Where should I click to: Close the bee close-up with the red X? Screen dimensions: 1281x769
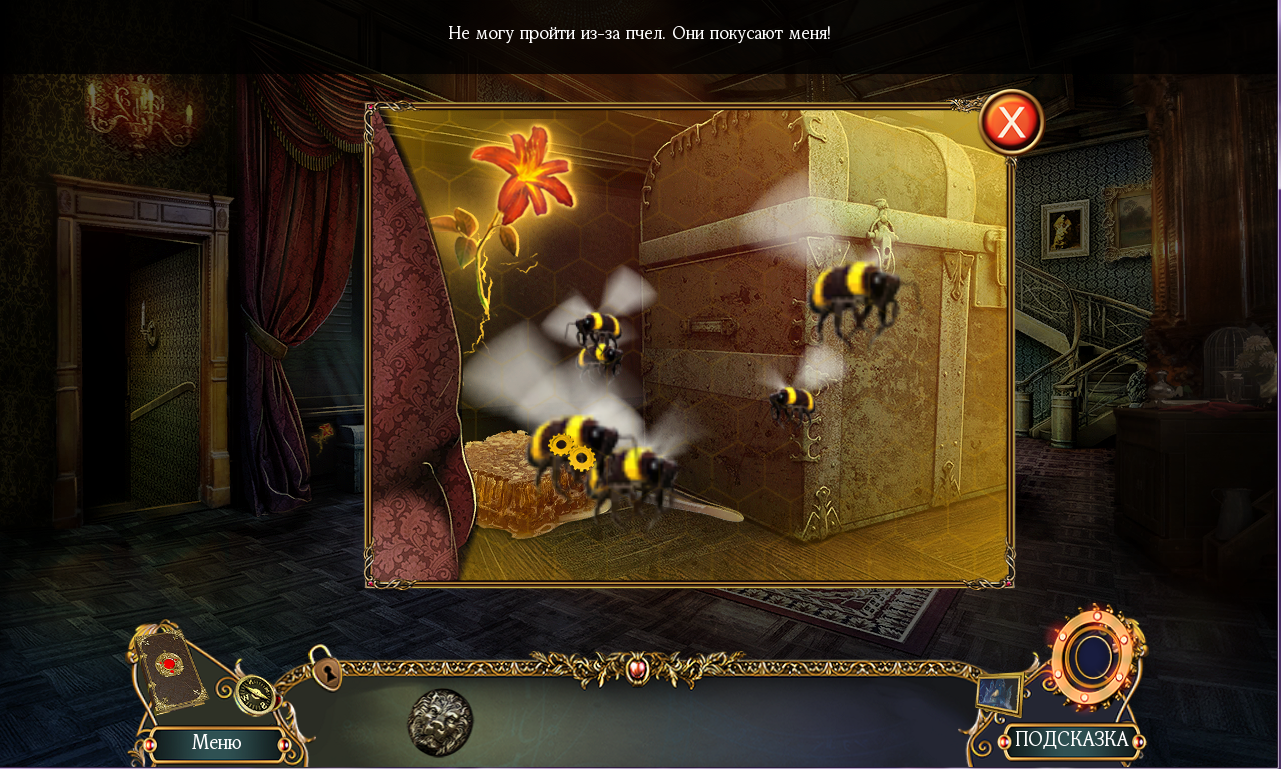pyautogui.click(x=1011, y=123)
